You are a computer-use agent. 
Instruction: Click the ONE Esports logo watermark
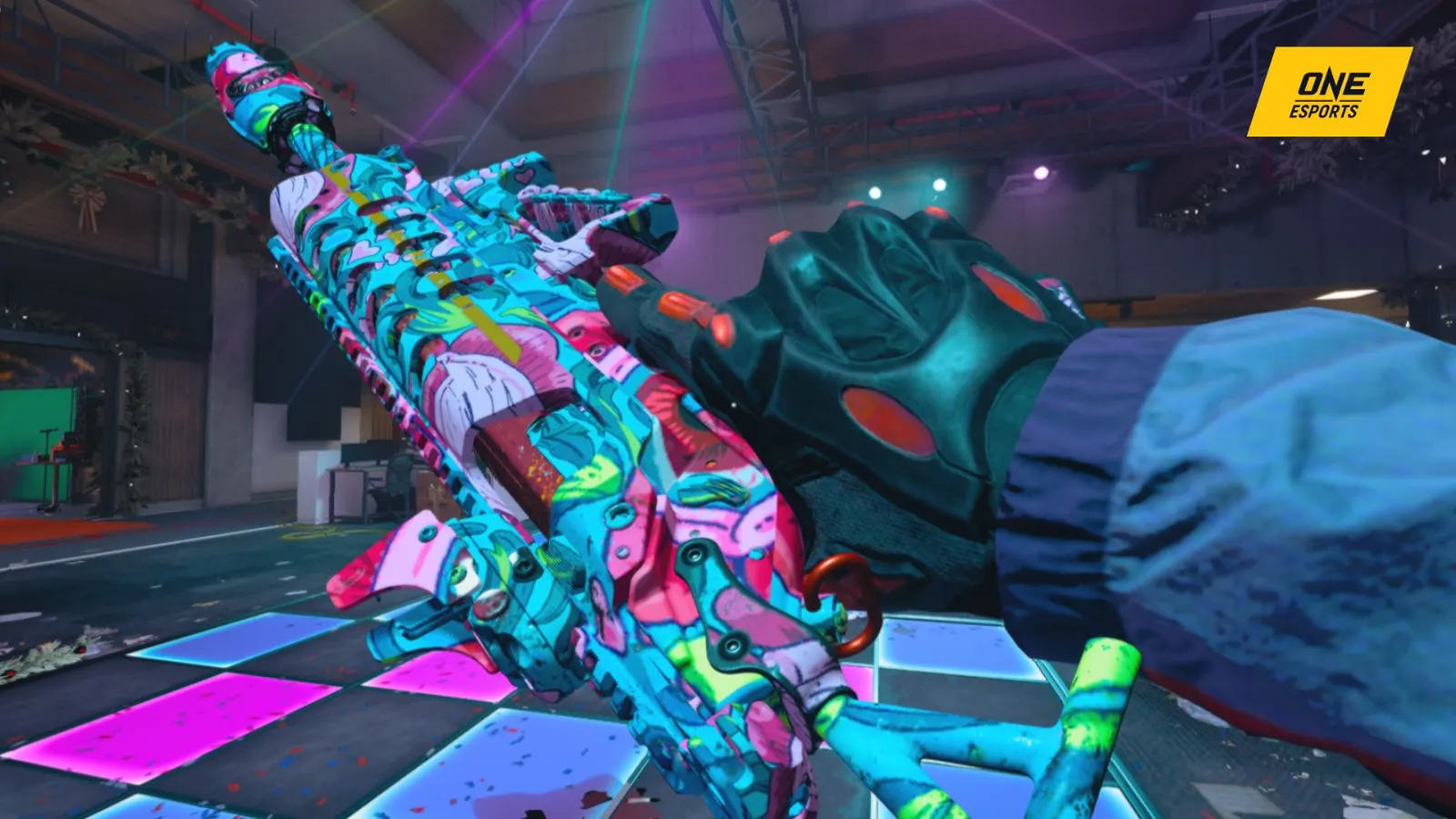pyautogui.click(x=1329, y=93)
